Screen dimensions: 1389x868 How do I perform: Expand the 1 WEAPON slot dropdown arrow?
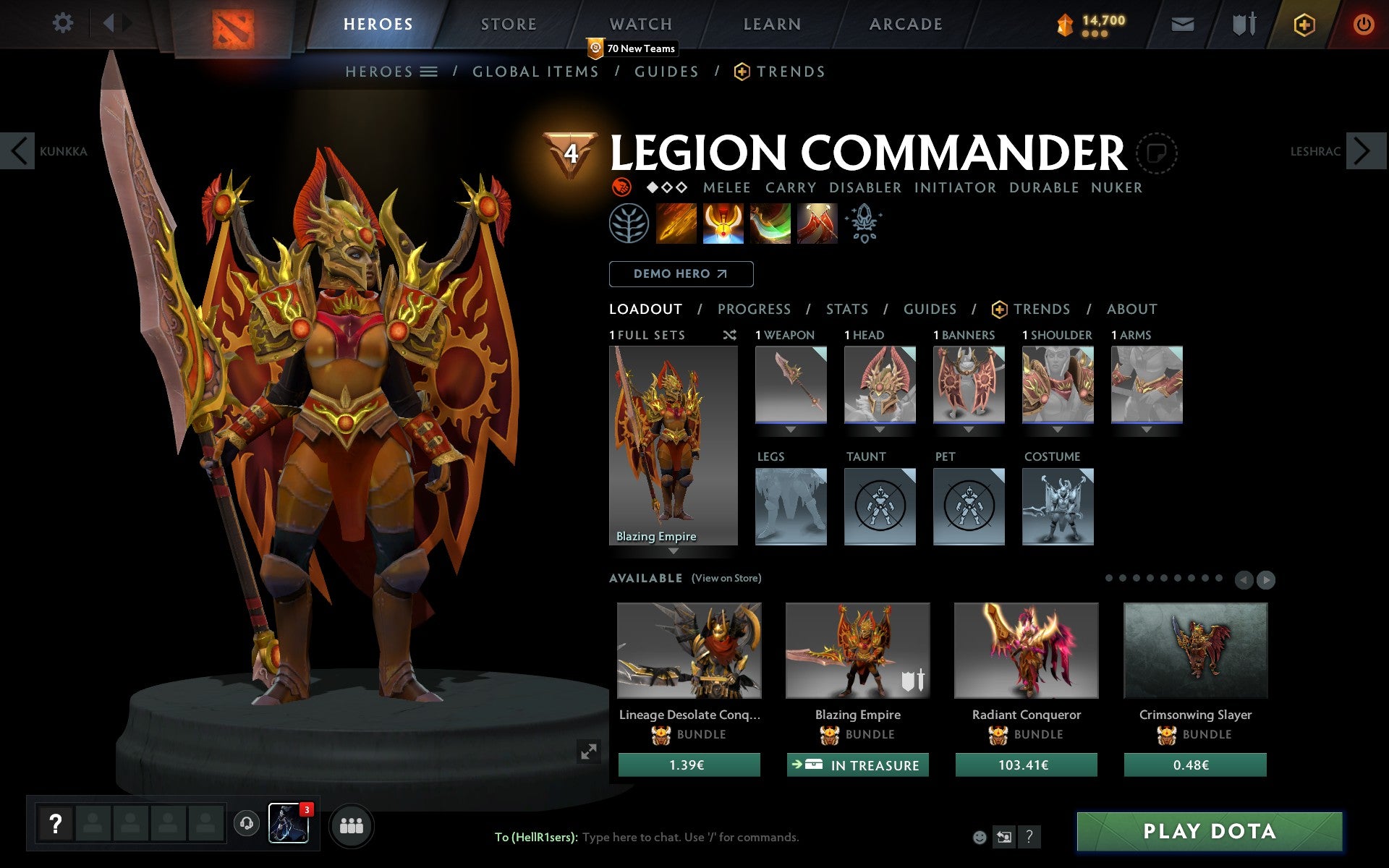pos(790,428)
